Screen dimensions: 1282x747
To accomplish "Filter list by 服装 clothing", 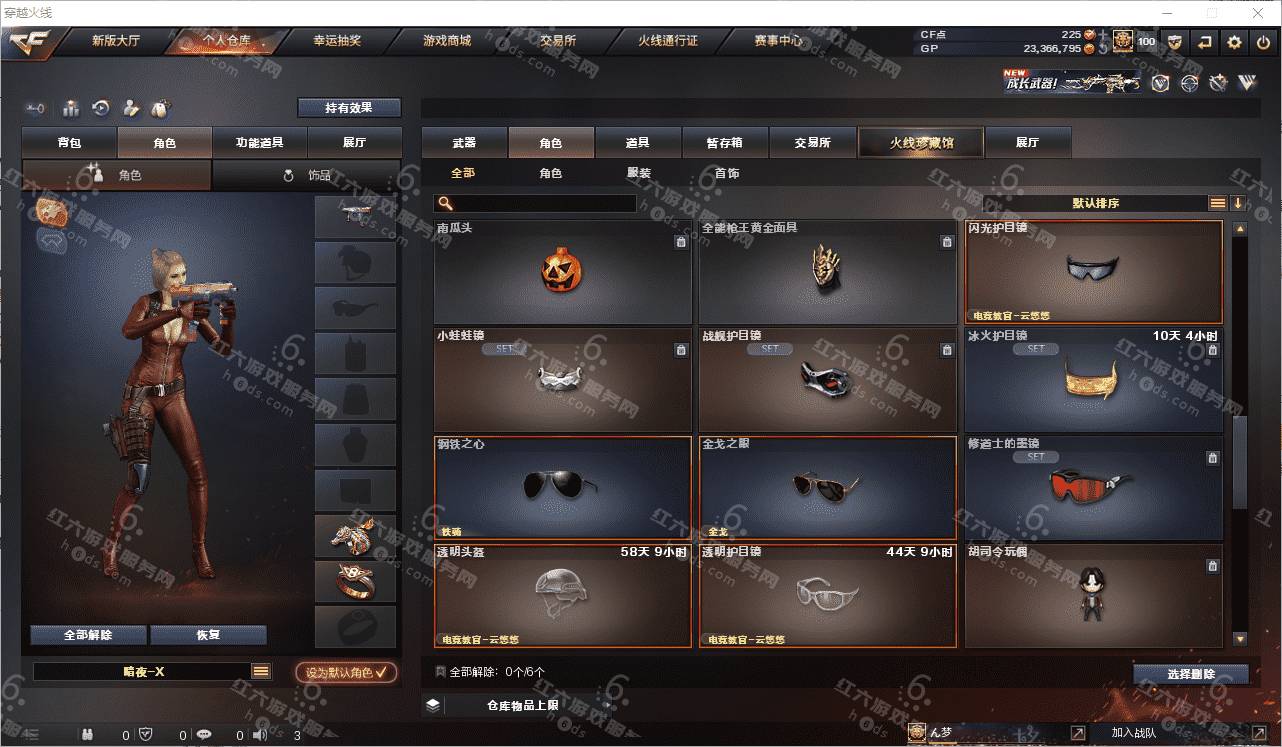I will [x=638, y=173].
